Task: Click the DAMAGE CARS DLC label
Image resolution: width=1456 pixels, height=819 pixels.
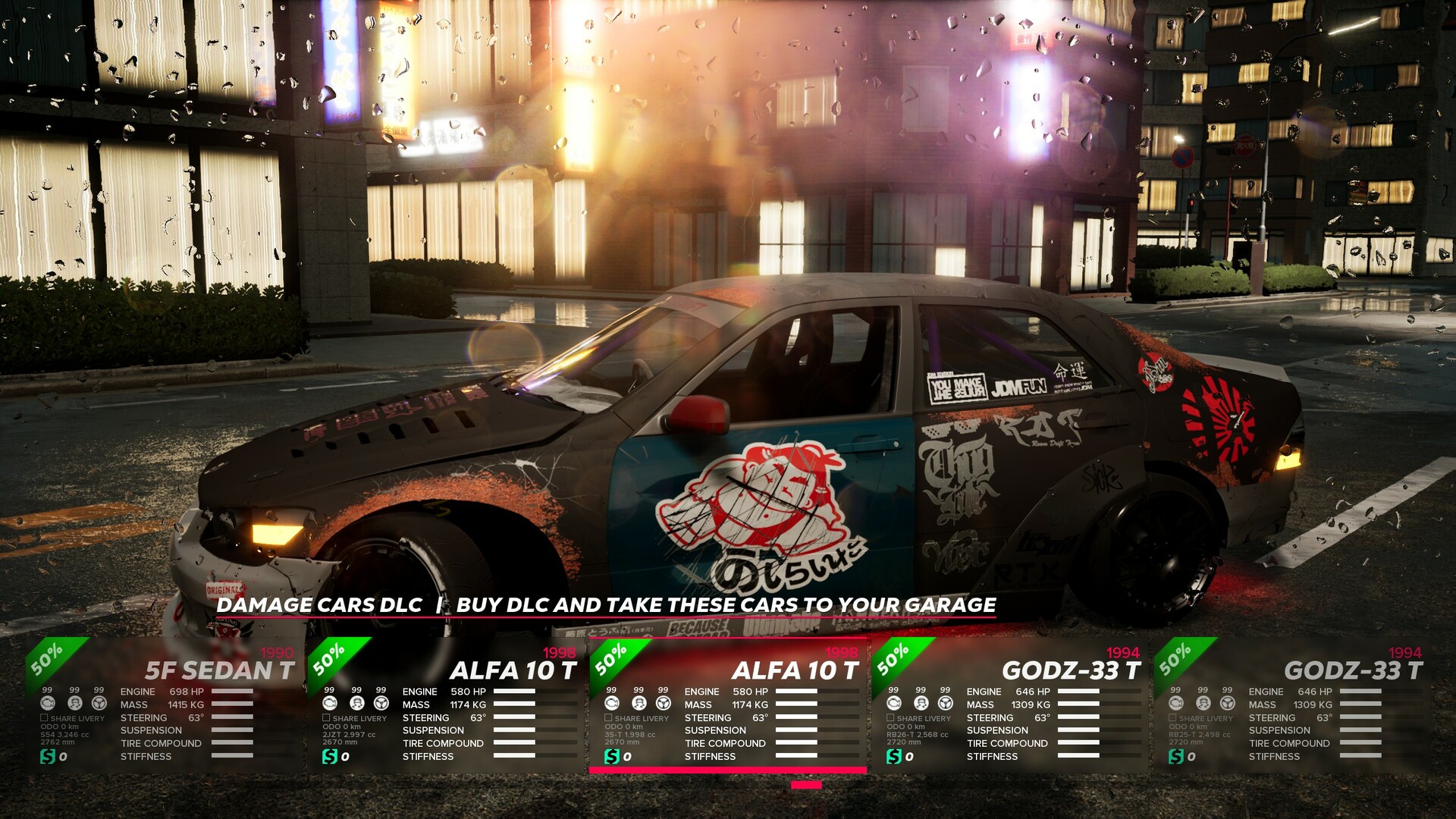Action: (x=318, y=606)
